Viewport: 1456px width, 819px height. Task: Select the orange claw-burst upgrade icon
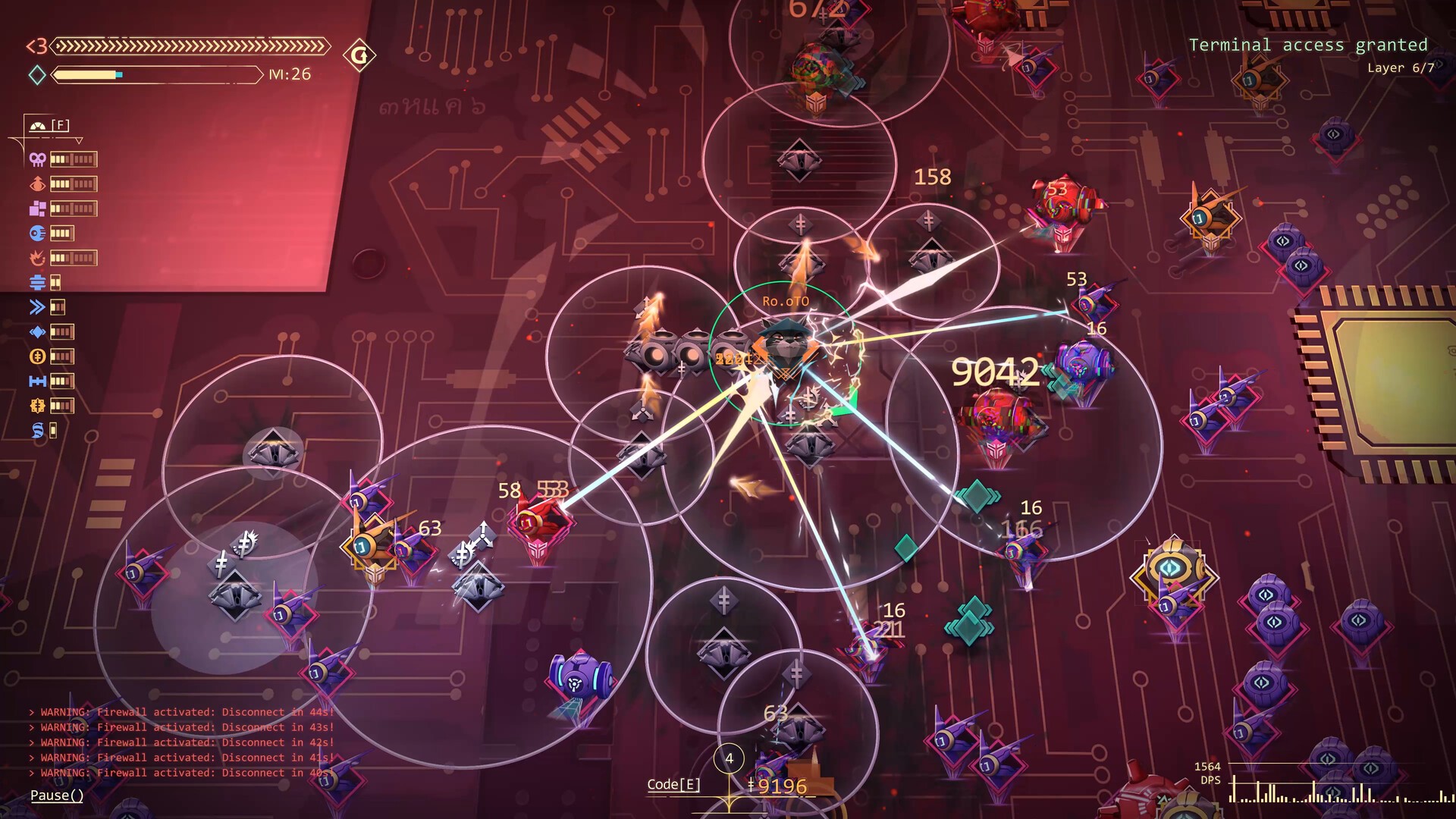point(37,259)
